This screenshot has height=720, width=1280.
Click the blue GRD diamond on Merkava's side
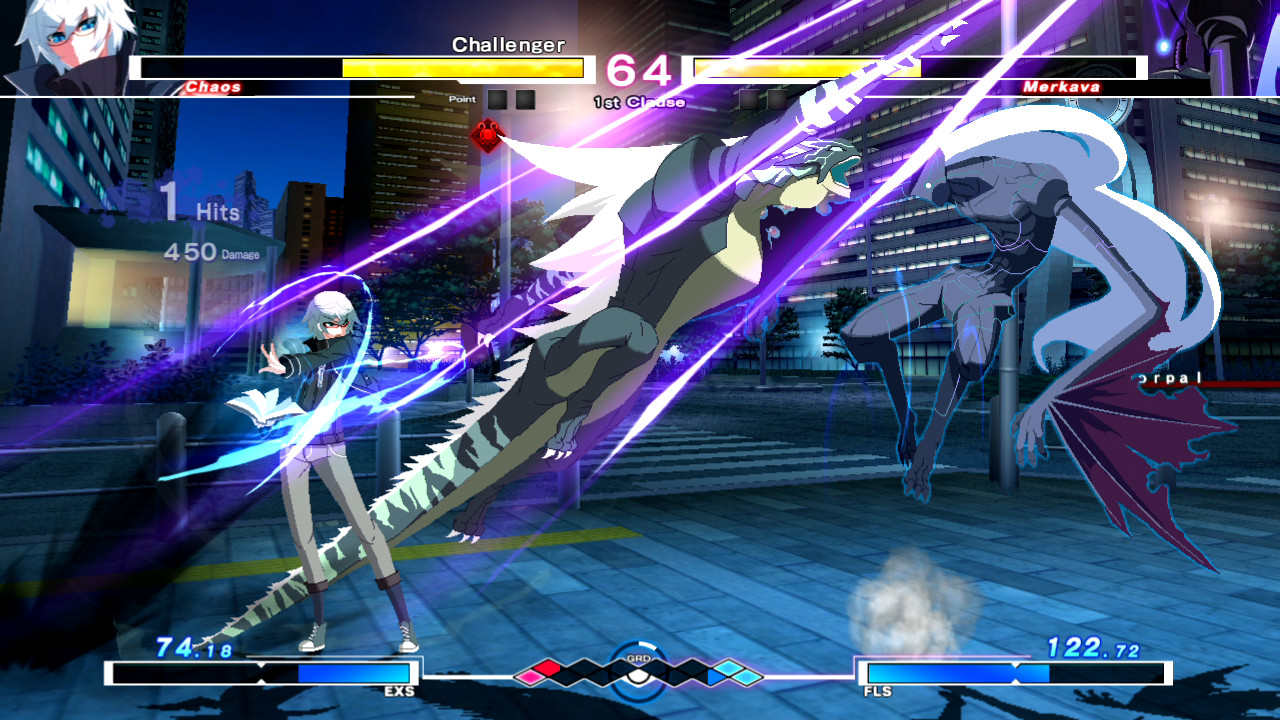pos(713,676)
